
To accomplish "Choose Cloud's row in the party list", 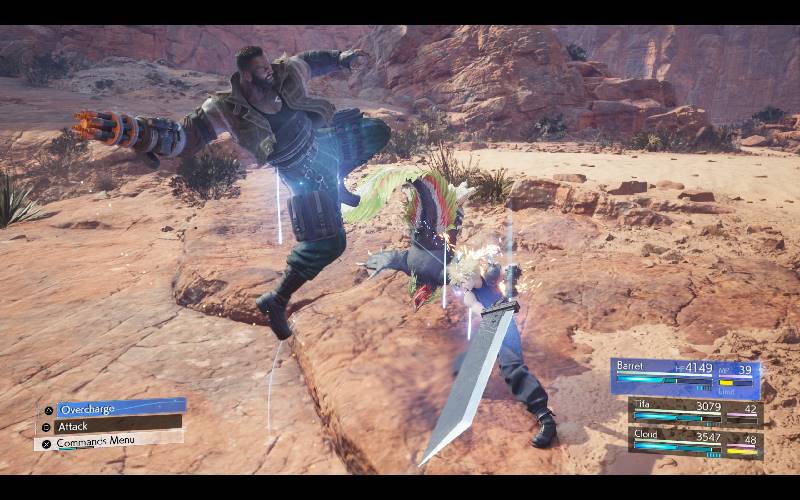I will tap(694, 441).
